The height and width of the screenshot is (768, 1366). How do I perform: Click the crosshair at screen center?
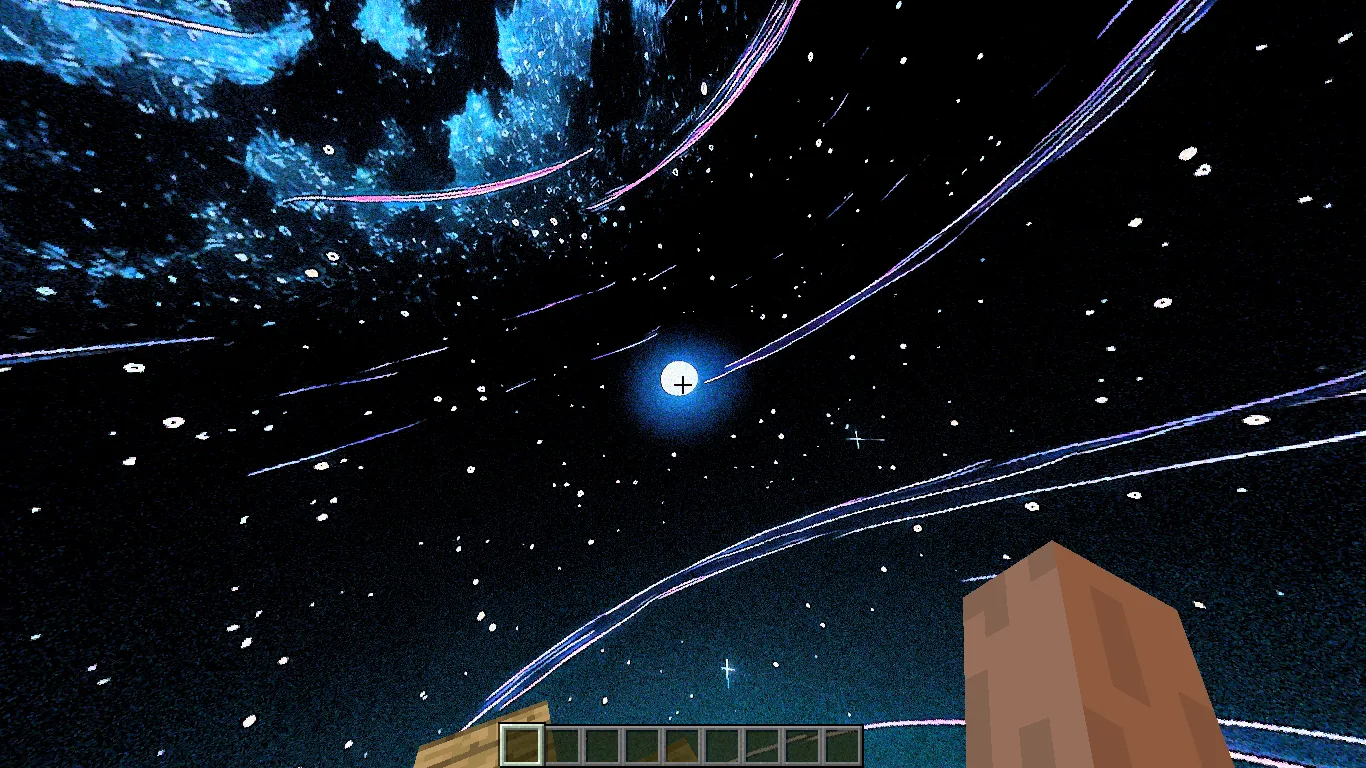[x=683, y=384]
